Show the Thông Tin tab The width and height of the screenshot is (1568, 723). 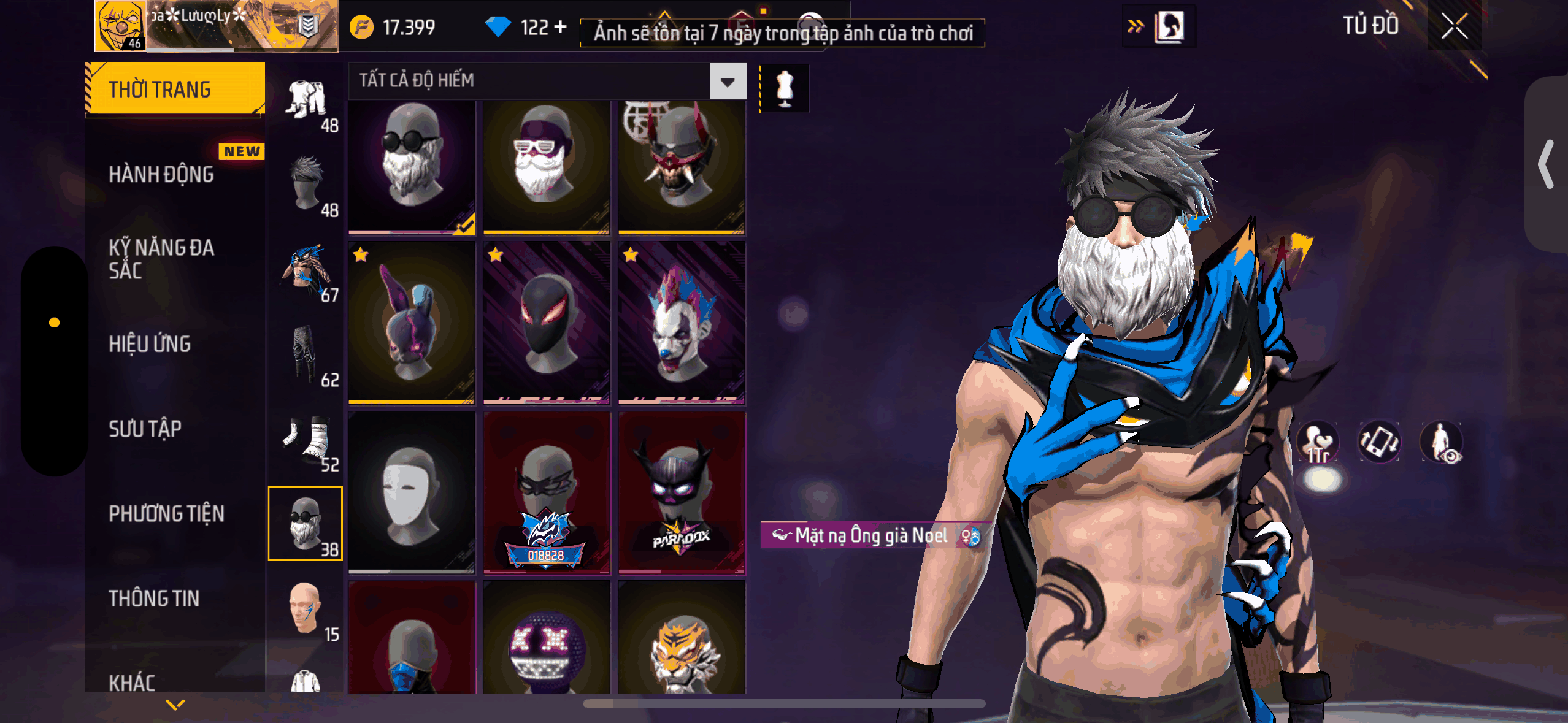(154, 599)
